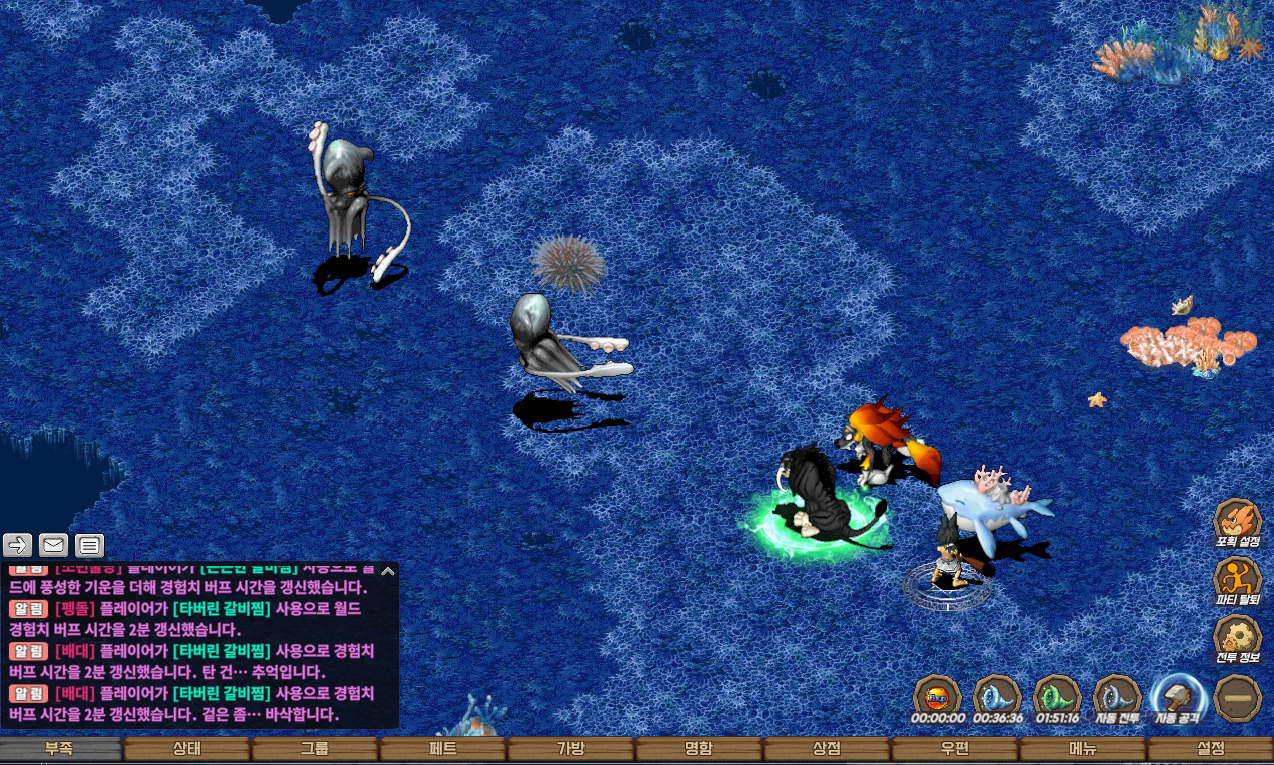This screenshot has height=765, width=1274.
Task: Open the 상태 (Status) menu
Action: [187, 748]
